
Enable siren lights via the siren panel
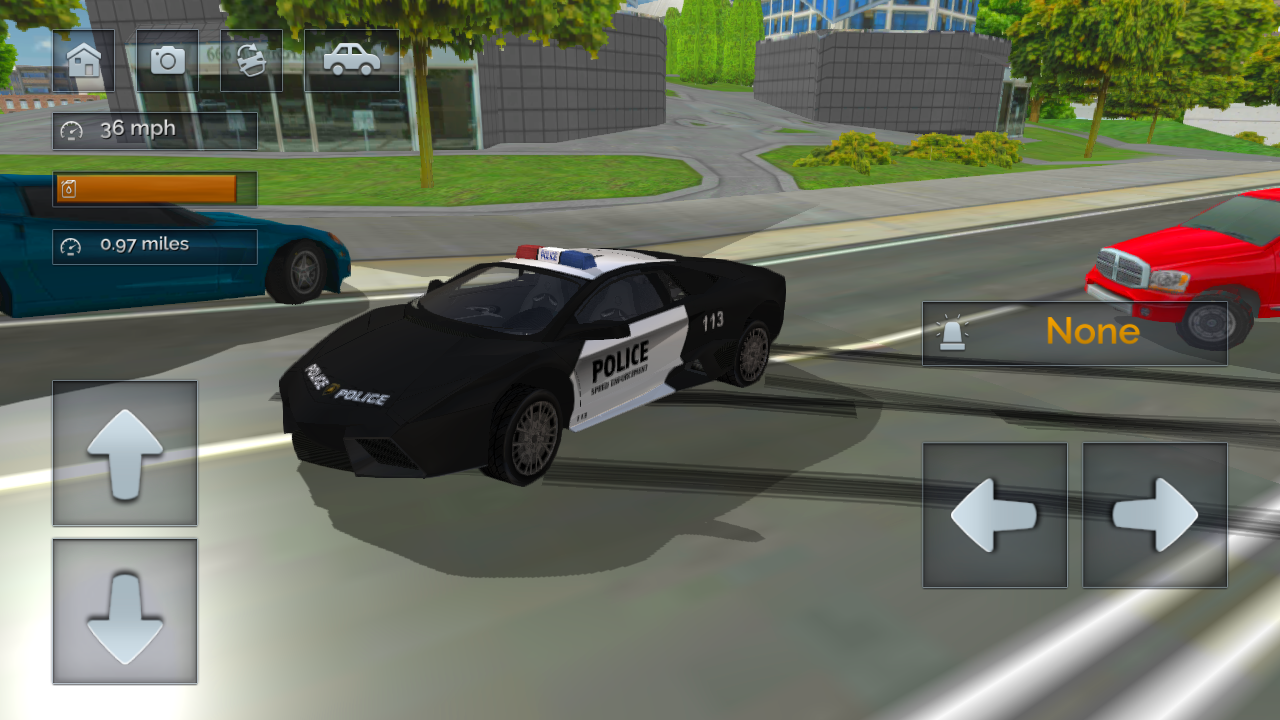click(1073, 331)
